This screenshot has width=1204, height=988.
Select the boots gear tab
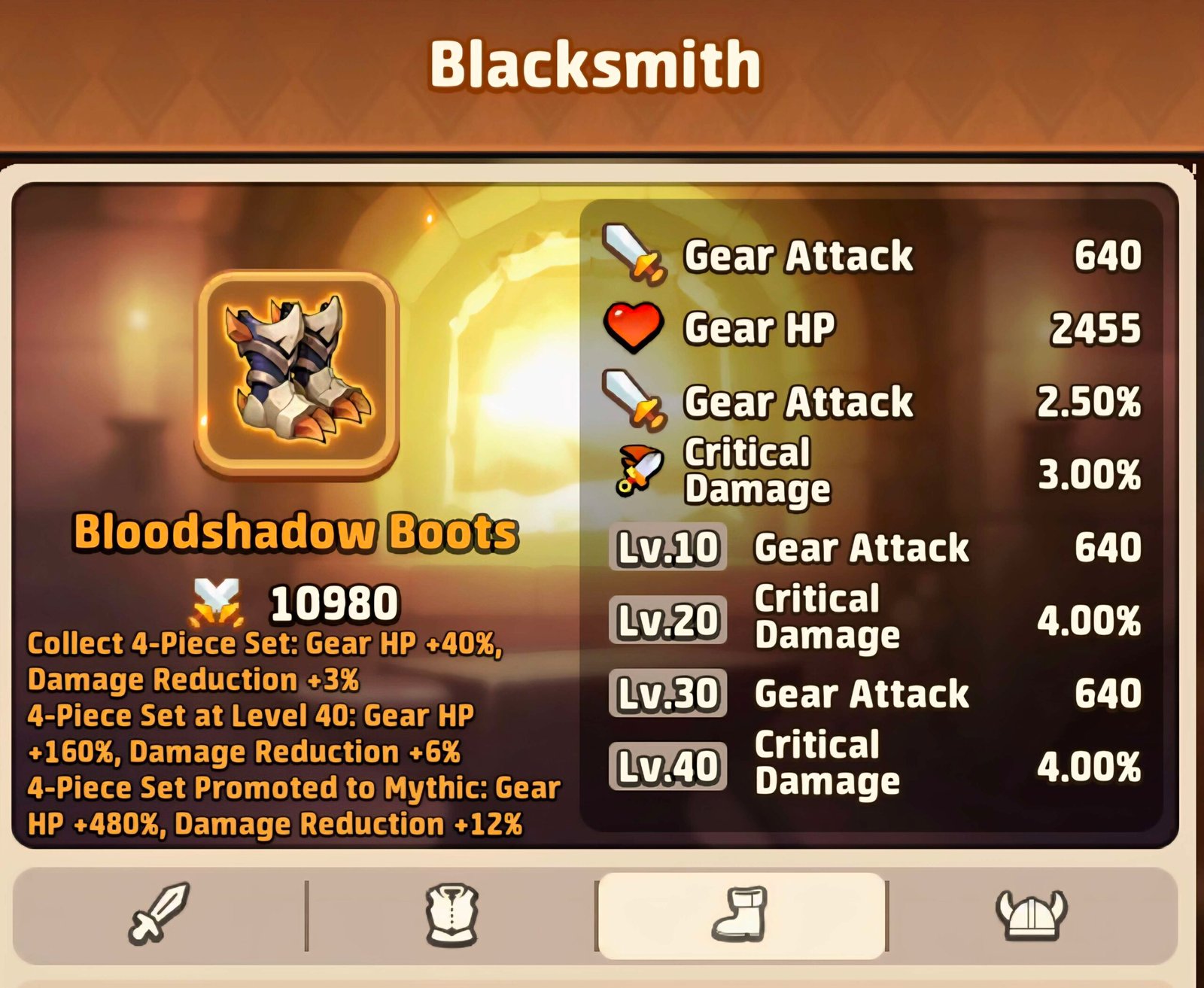coord(740,915)
